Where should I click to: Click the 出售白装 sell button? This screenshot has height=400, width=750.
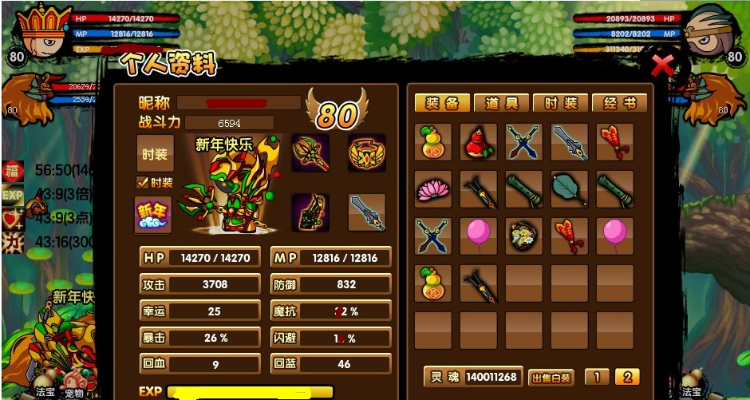(x=550, y=377)
